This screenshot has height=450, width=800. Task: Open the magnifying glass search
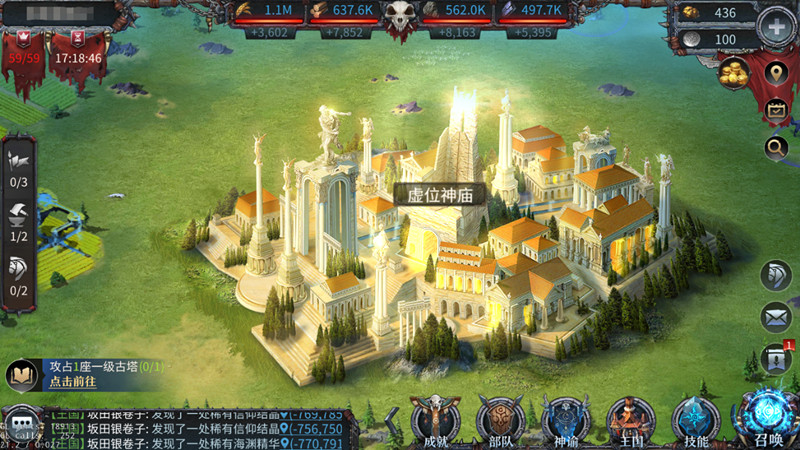775,149
